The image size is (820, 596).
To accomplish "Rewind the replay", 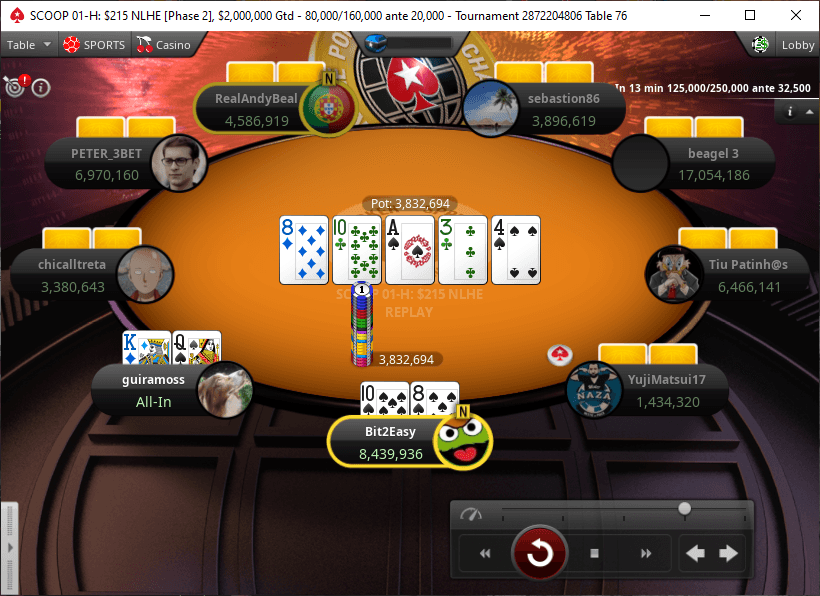I will coord(485,553).
